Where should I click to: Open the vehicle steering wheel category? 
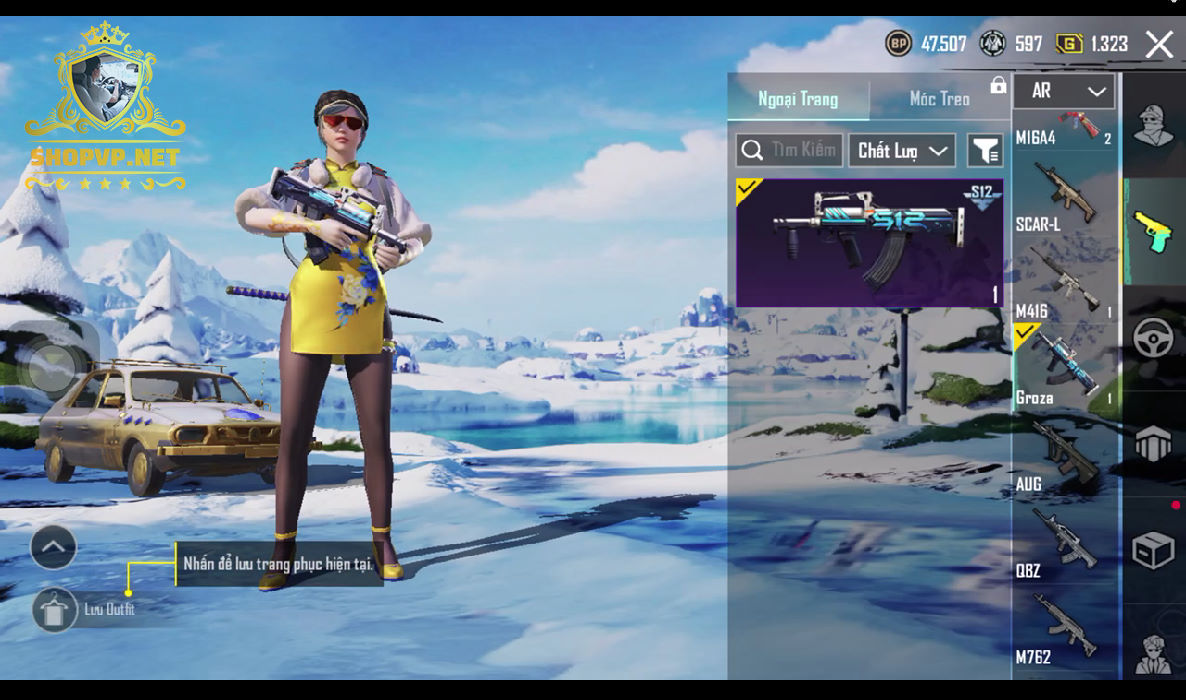click(1153, 338)
